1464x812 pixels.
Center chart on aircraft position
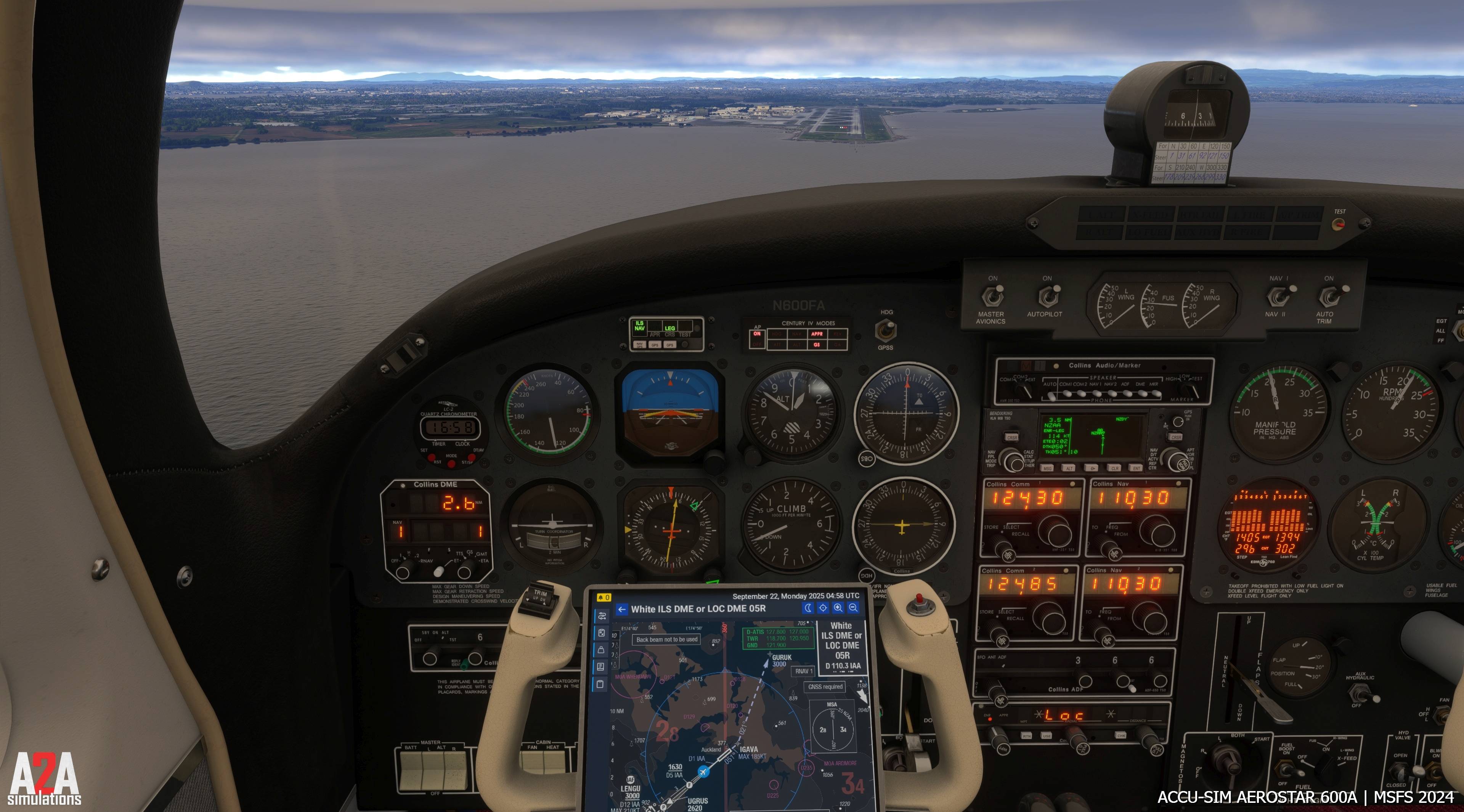coord(822,608)
